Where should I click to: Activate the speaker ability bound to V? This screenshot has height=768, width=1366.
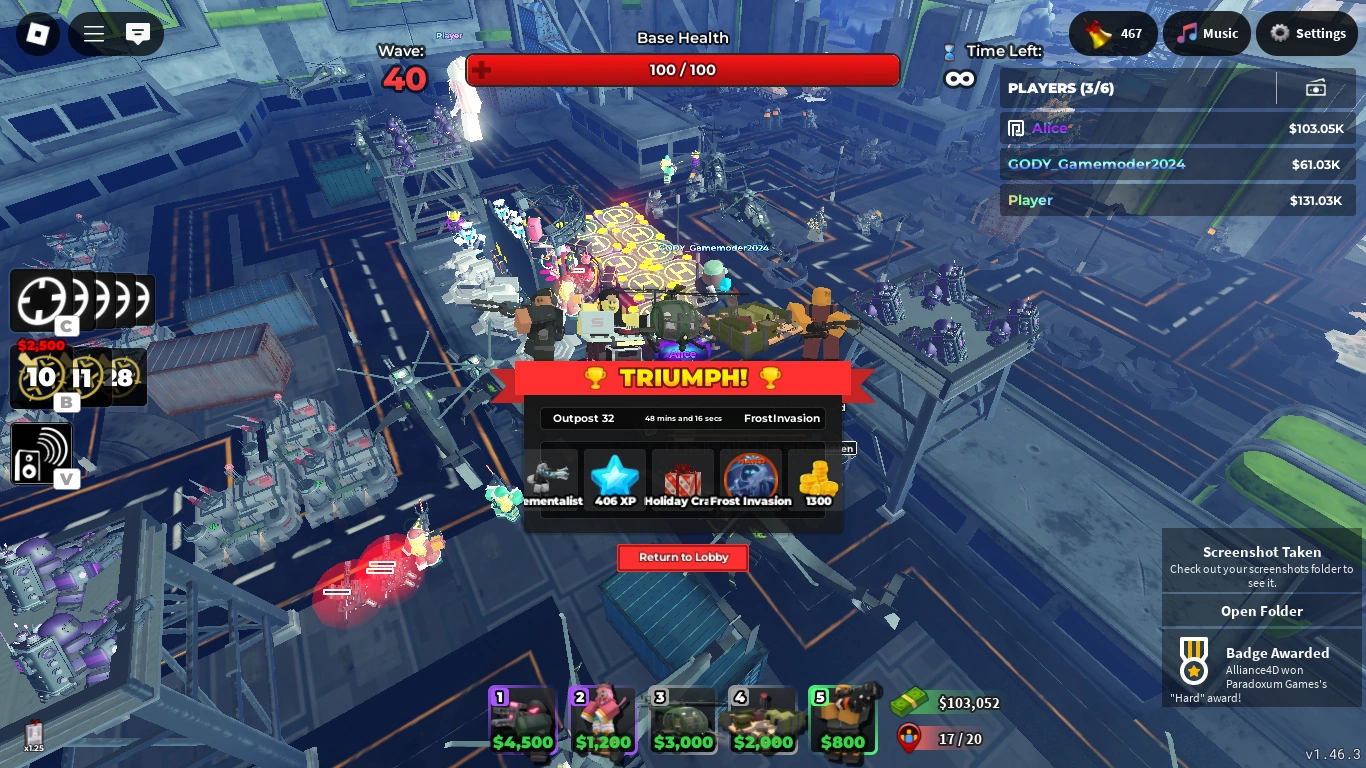tap(42, 452)
